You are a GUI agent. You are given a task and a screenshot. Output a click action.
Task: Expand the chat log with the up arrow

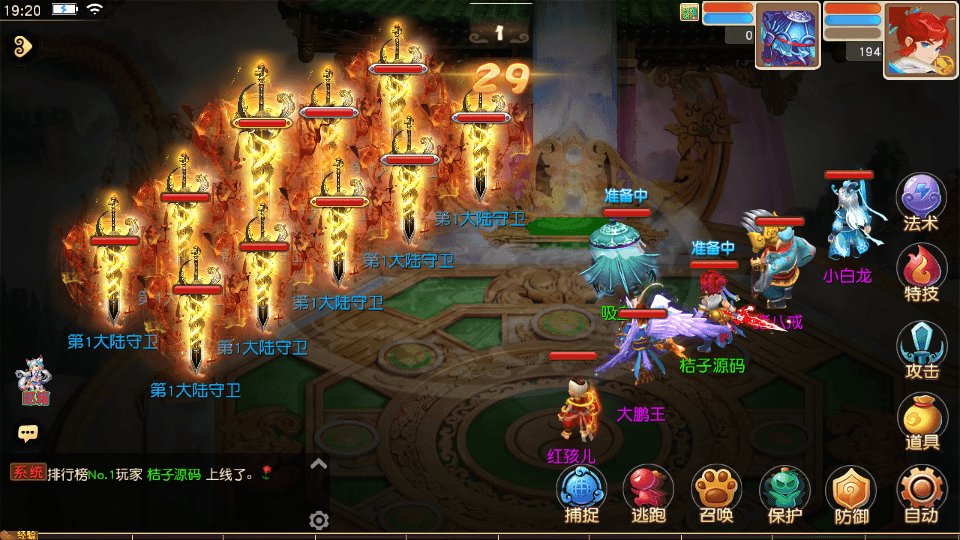(x=318, y=463)
